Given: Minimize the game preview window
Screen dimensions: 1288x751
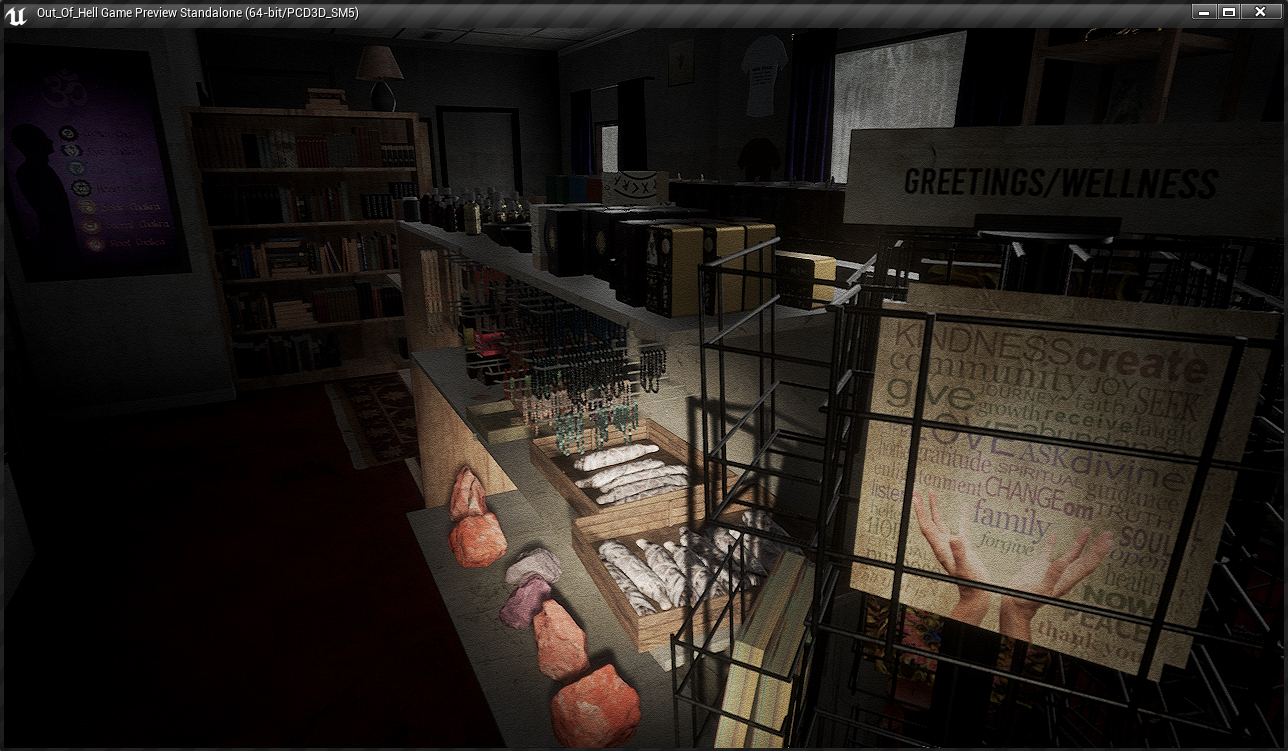Looking at the screenshot, I should [1203, 12].
